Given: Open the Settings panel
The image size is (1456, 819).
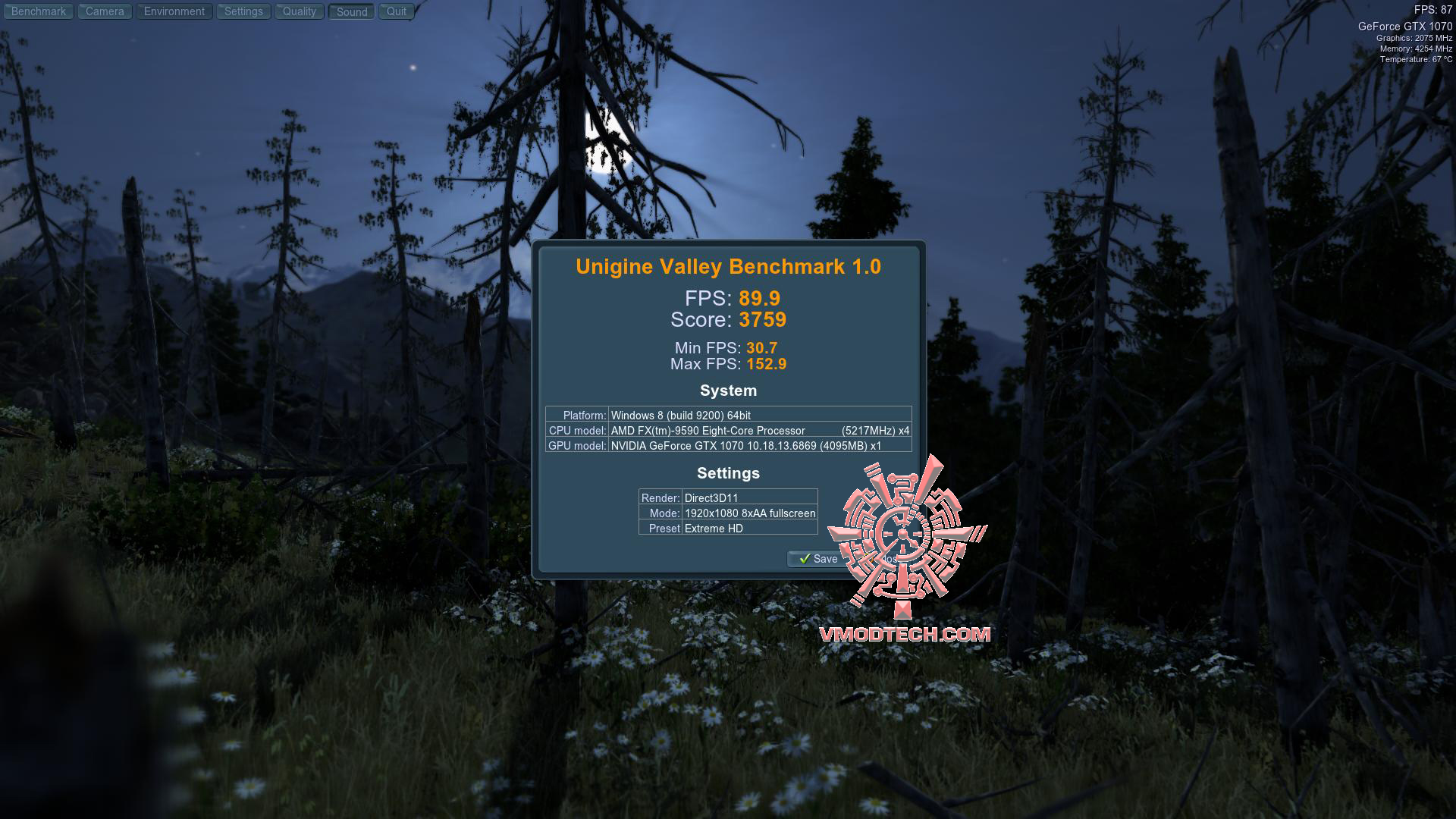Looking at the screenshot, I should (x=243, y=11).
